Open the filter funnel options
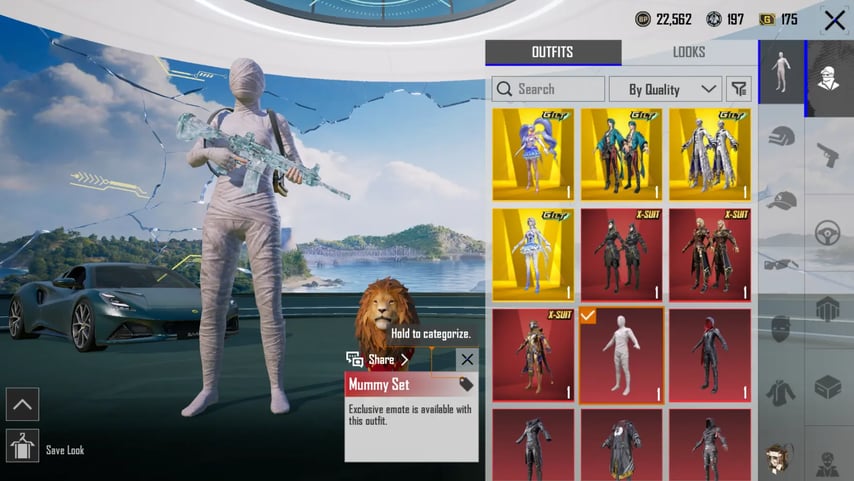 pos(739,89)
